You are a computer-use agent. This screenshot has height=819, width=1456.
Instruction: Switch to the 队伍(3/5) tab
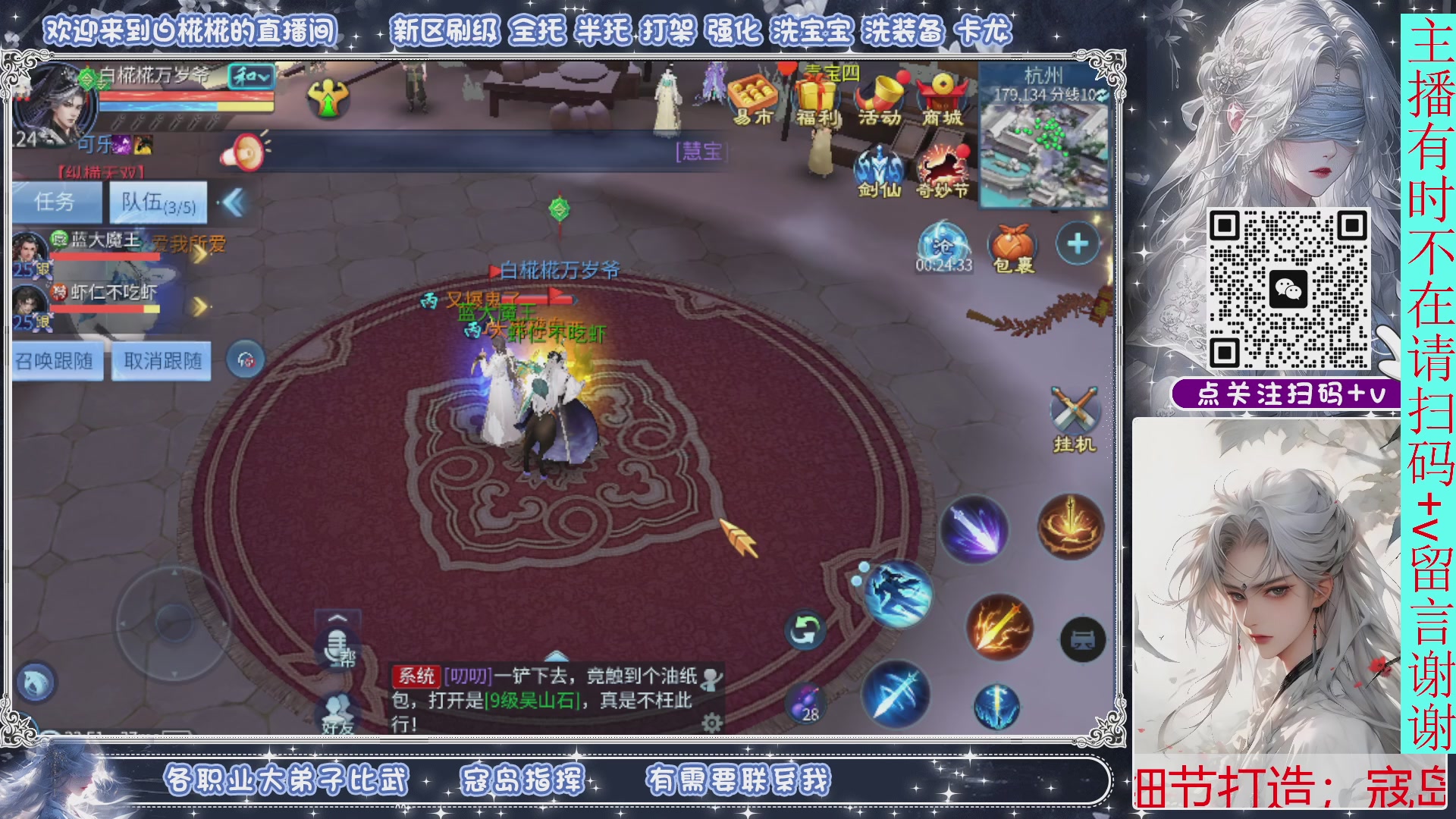tap(158, 201)
